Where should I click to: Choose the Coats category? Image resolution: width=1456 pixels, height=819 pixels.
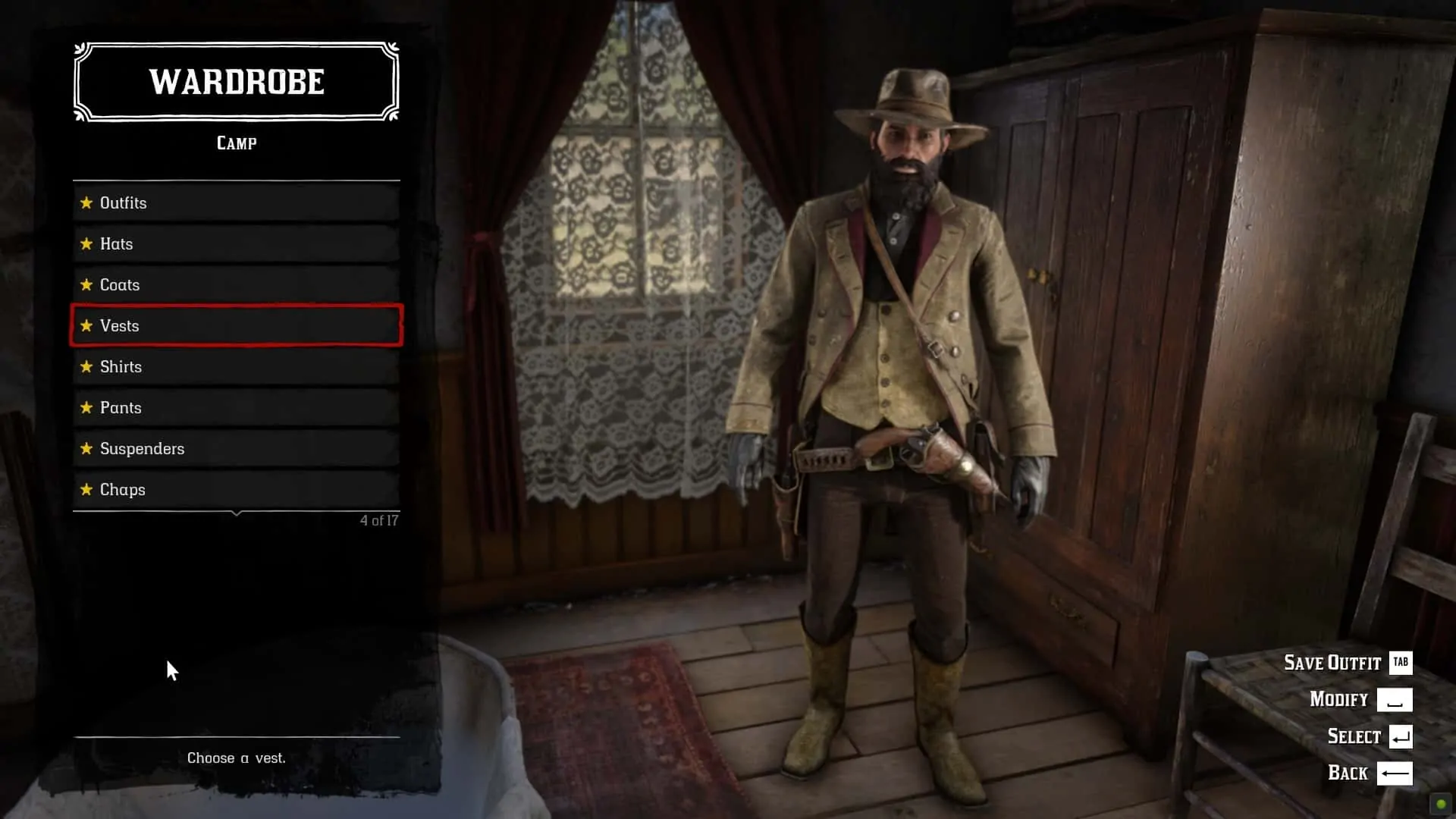coord(236,285)
